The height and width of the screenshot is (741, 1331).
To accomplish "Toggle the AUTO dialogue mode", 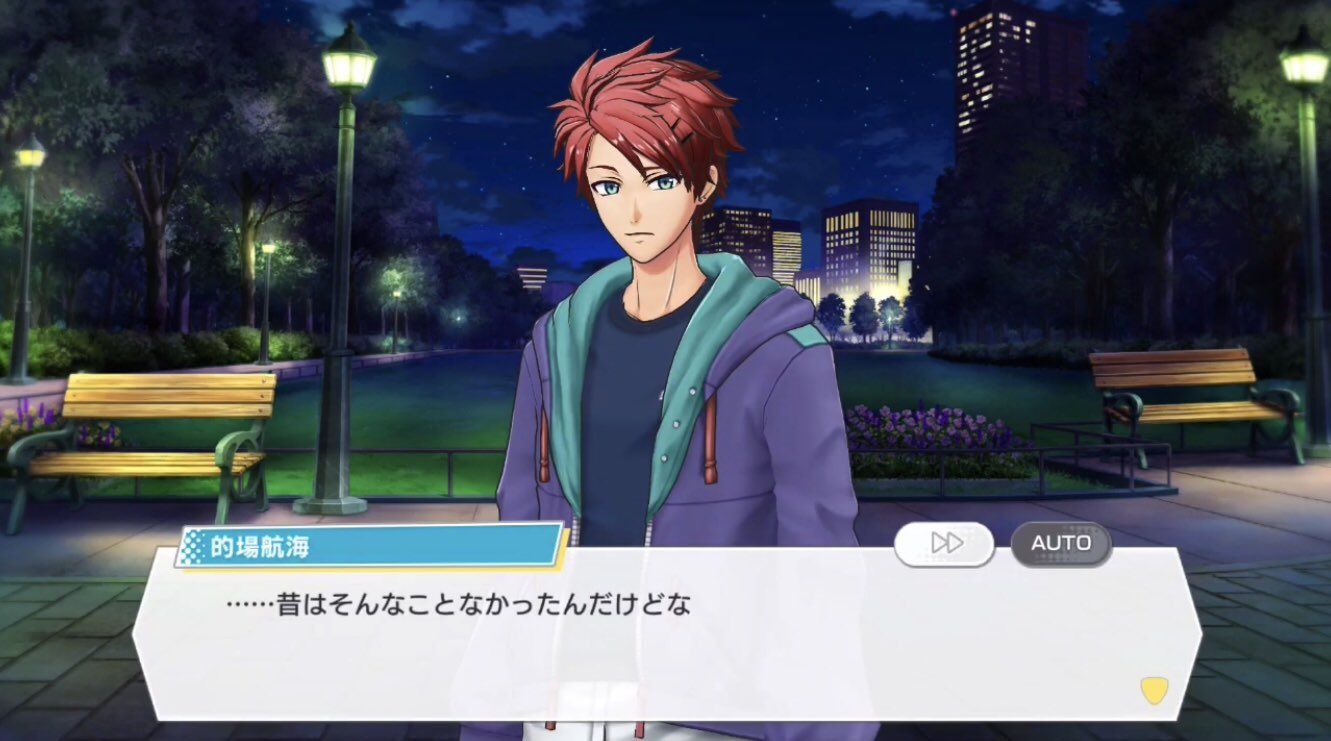I will pyautogui.click(x=1060, y=543).
